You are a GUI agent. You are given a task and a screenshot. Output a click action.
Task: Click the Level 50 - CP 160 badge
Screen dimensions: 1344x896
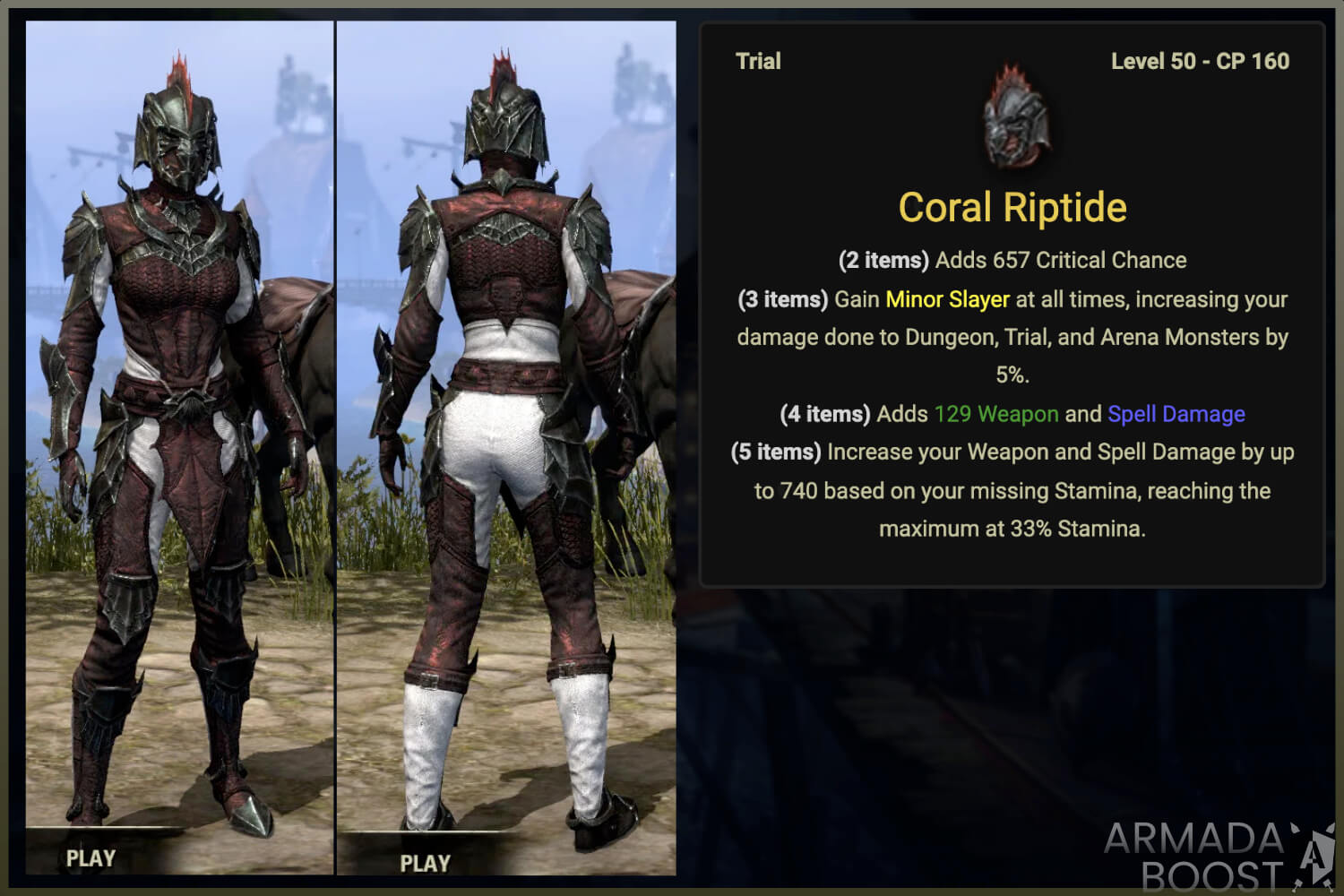[x=1199, y=61]
